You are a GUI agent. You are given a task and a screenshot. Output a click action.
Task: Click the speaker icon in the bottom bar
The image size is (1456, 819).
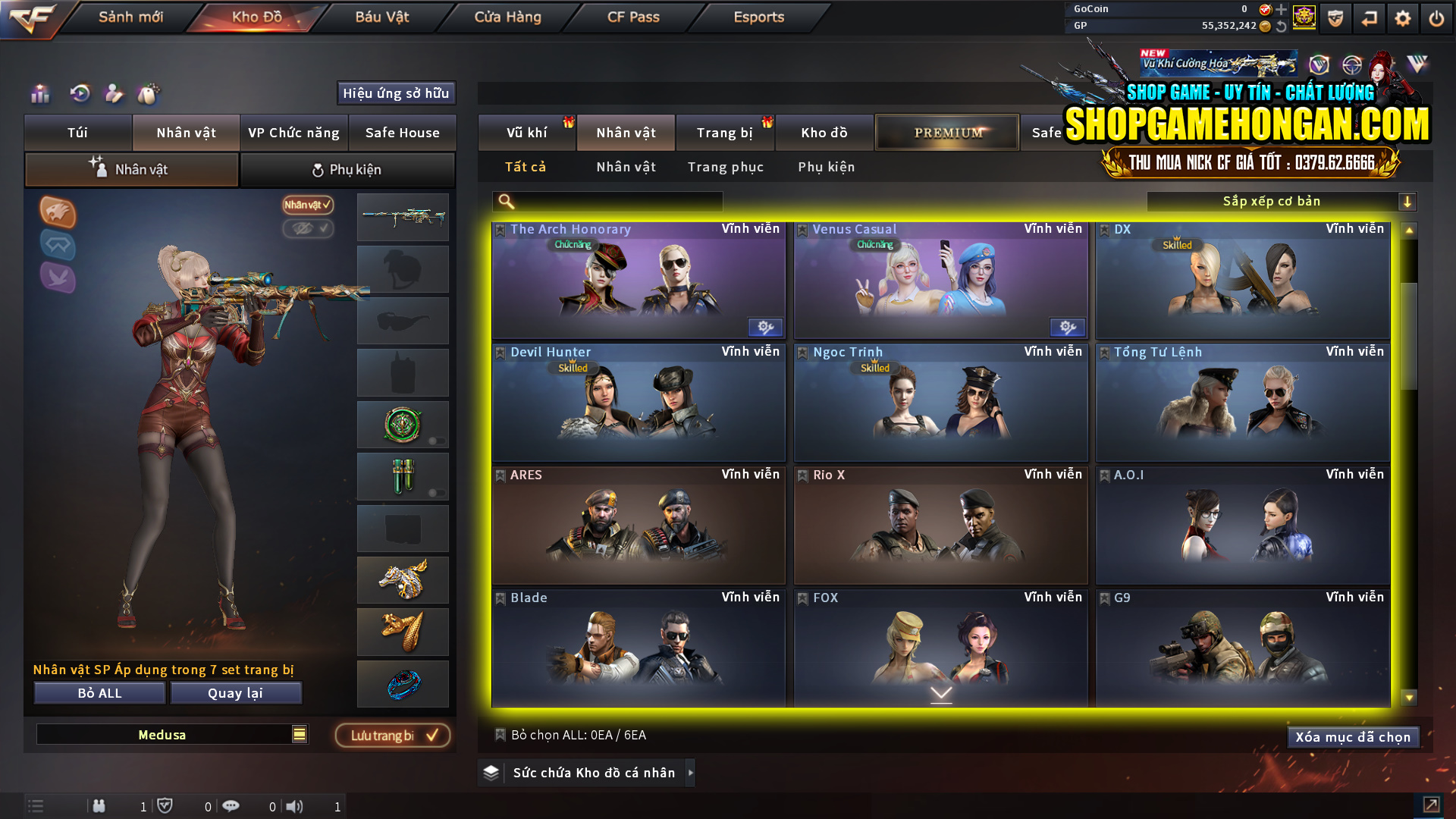coord(296,806)
